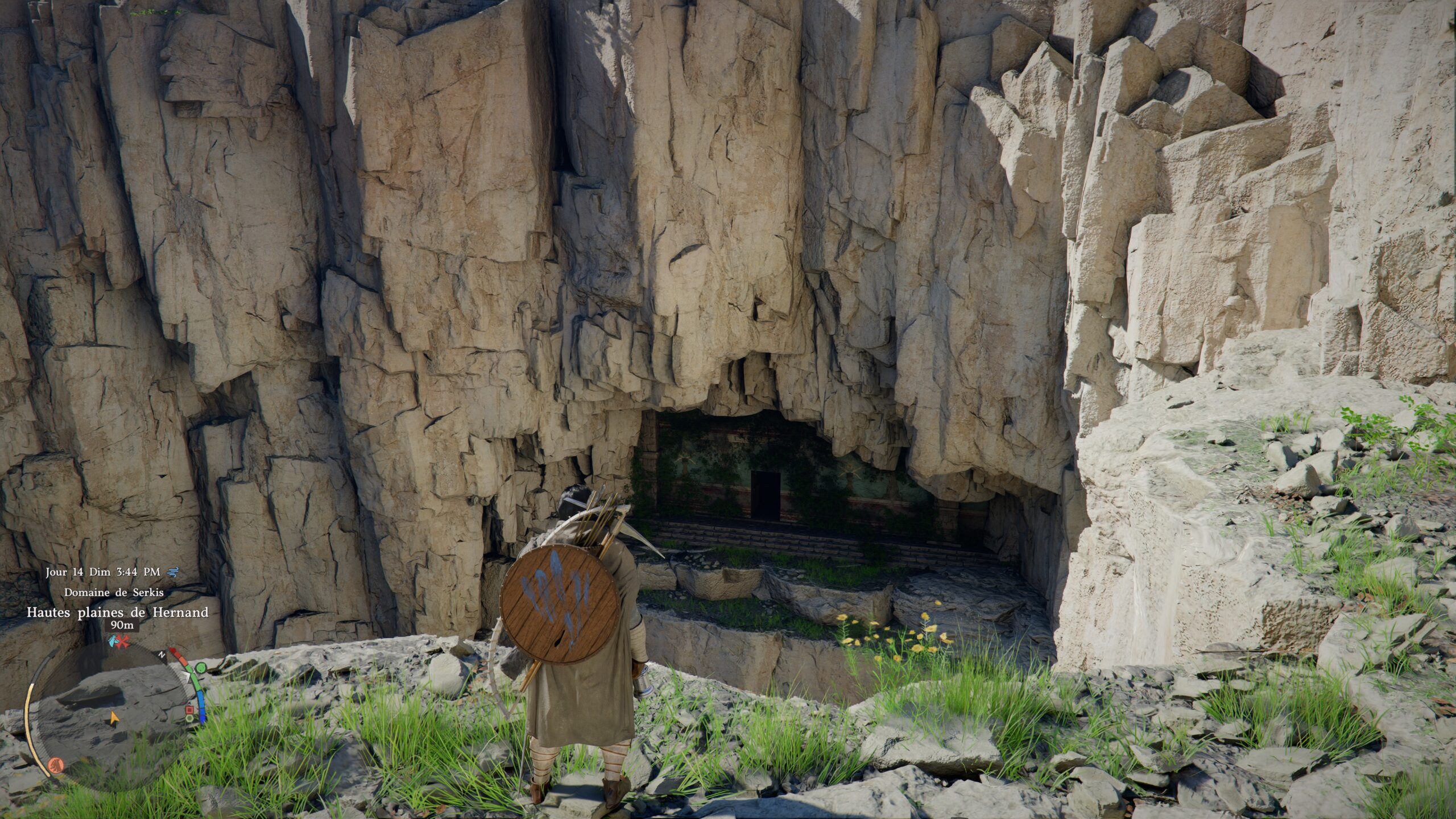The image size is (1456, 819).
Task: Click the red cross marker on the minimap
Action: [x=123, y=642]
